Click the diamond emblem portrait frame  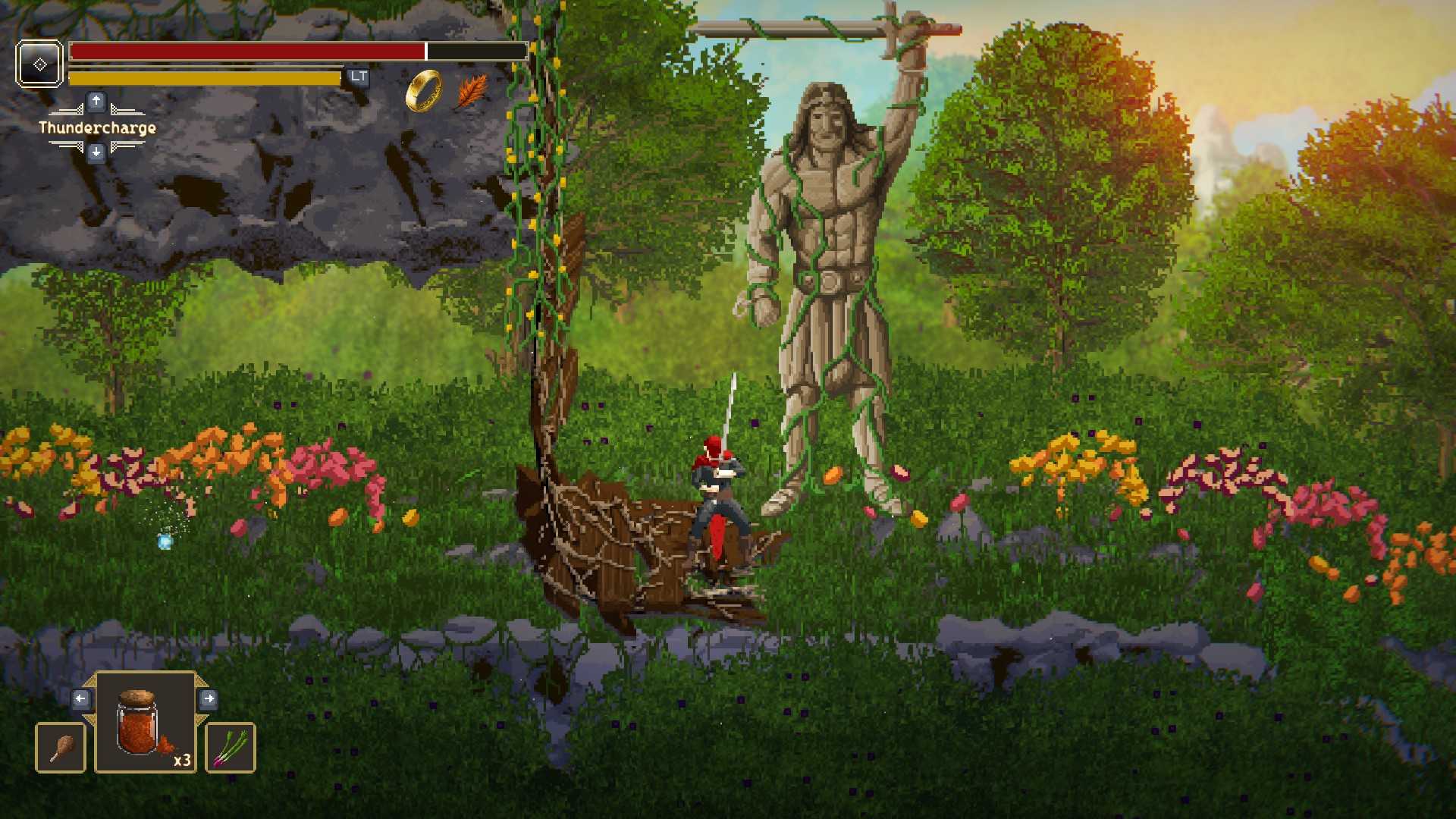(x=39, y=64)
